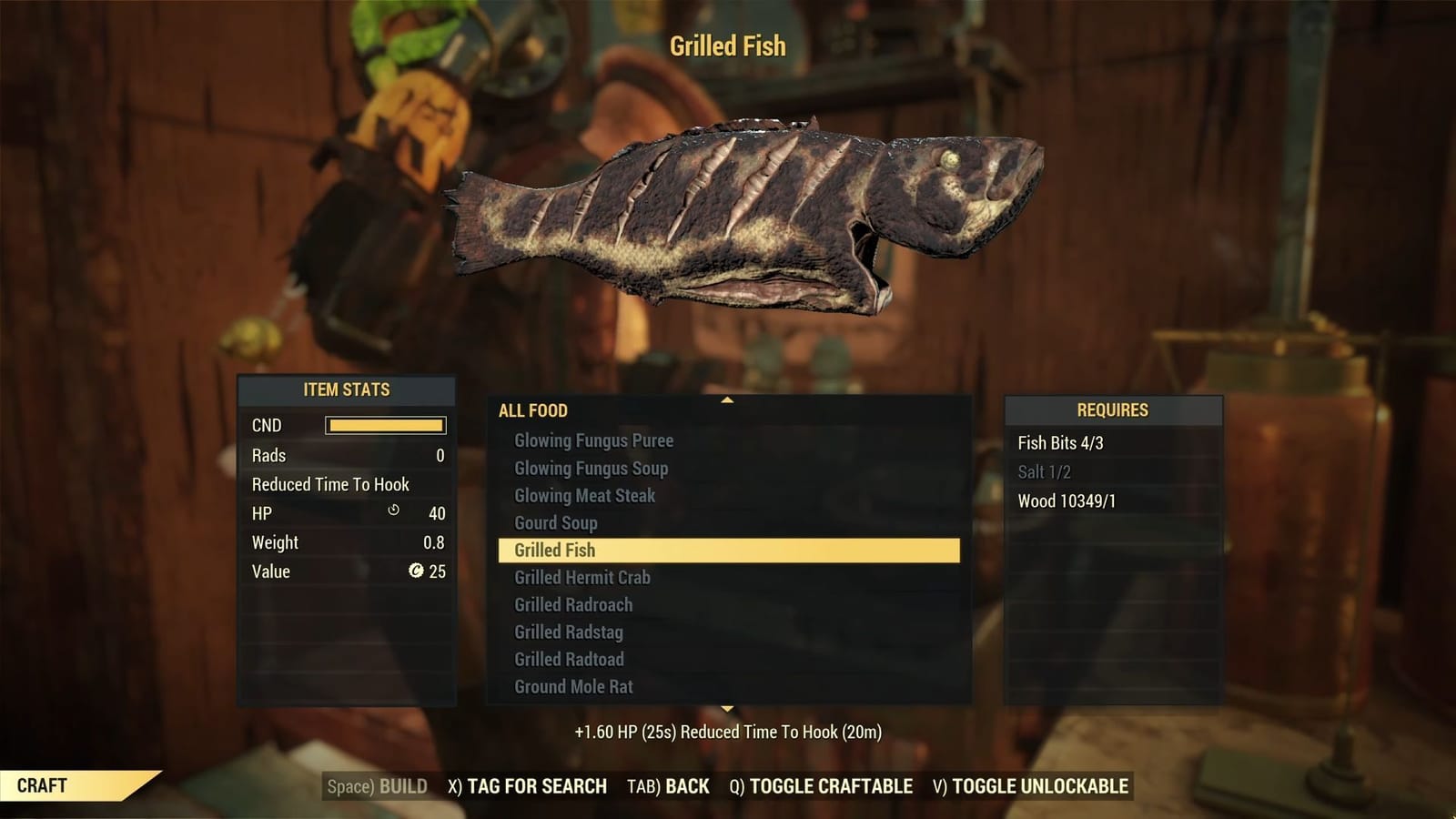Select the Ground Mole Rat recipe
This screenshot has width=1456, height=819.
click(571, 687)
